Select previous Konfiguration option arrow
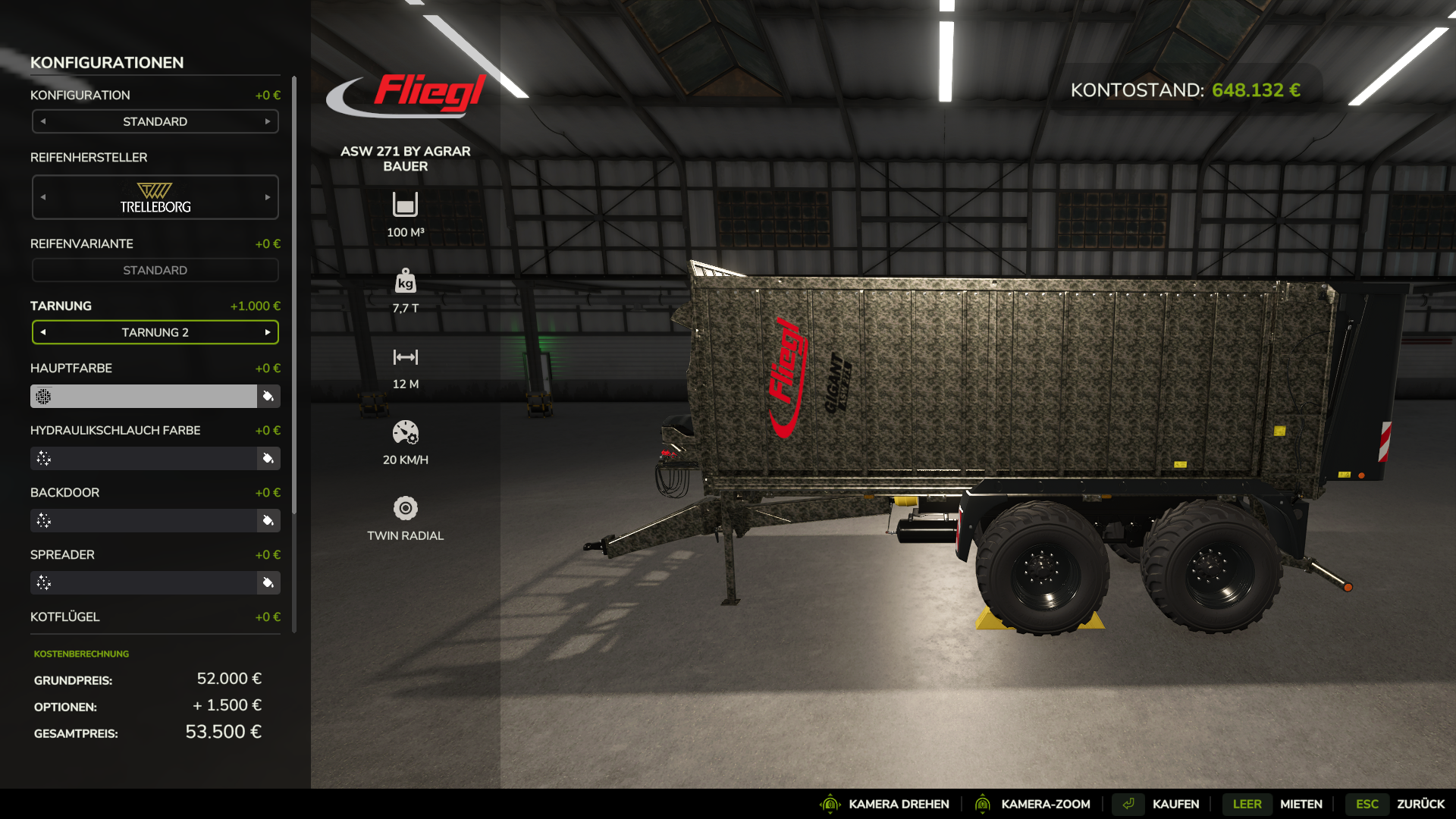 coord(43,121)
